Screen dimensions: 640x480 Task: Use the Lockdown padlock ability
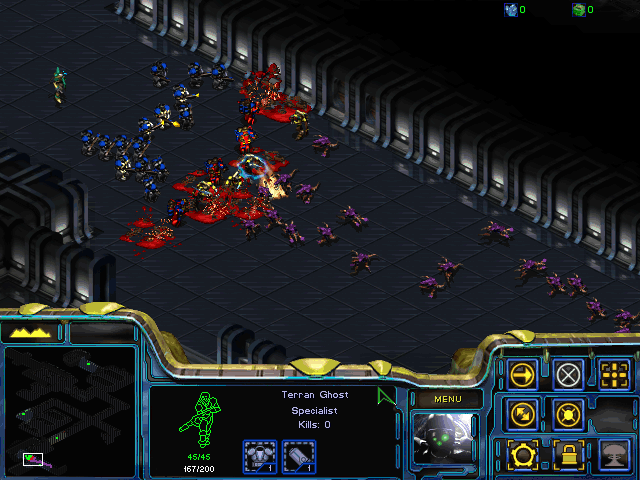569,454
